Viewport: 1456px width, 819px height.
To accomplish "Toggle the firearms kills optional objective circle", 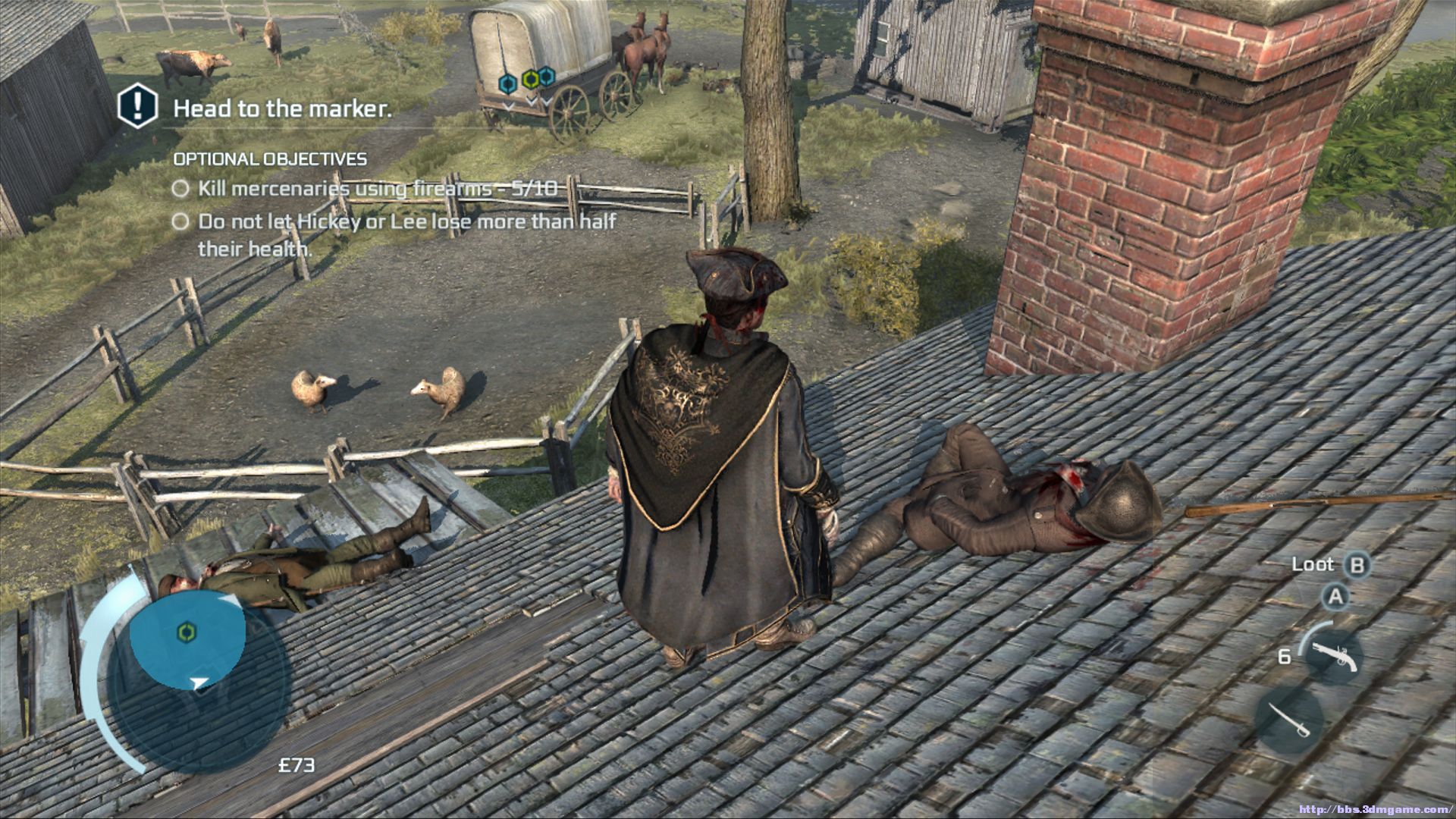I will click(180, 188).
